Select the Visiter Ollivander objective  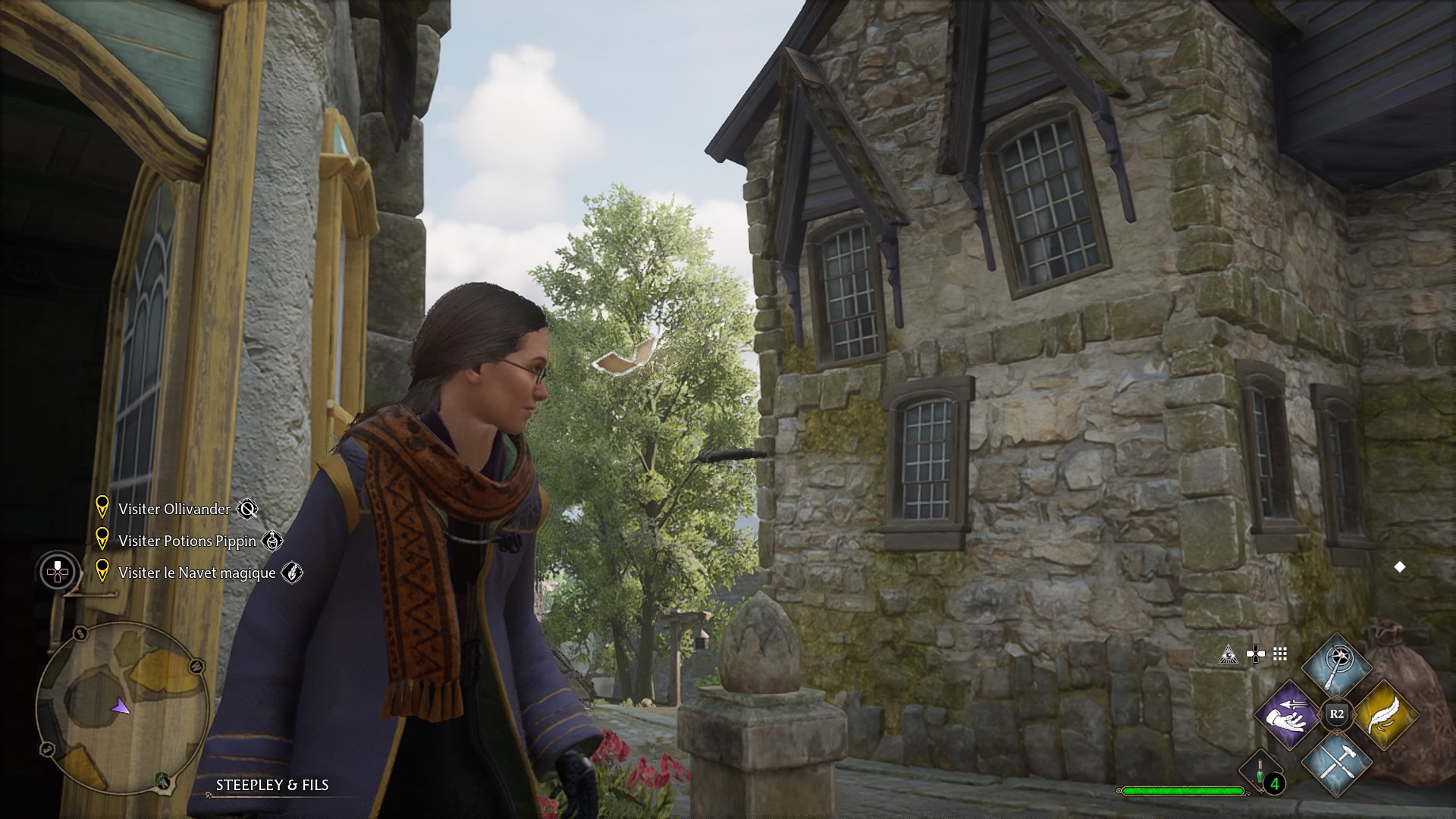[x=174, y=509]
